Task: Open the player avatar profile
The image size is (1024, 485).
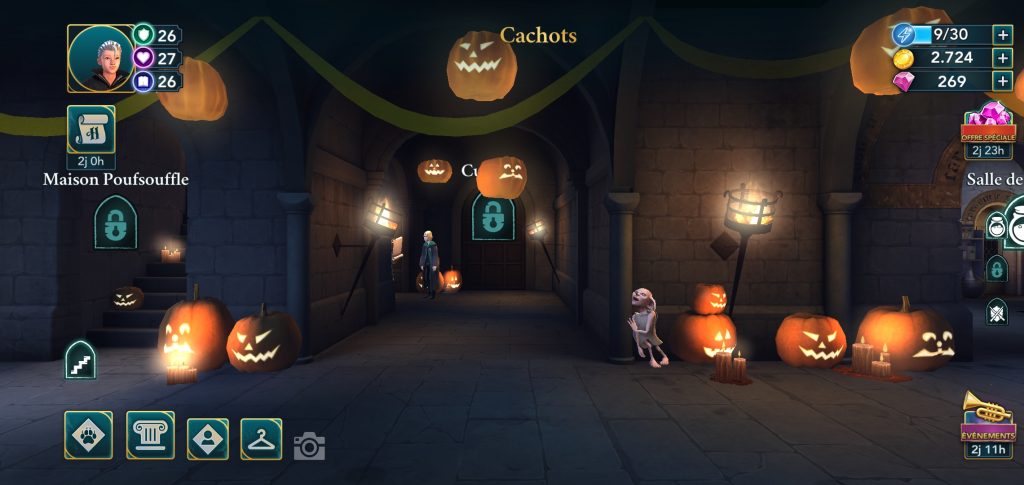Action: tap(100, 58)
